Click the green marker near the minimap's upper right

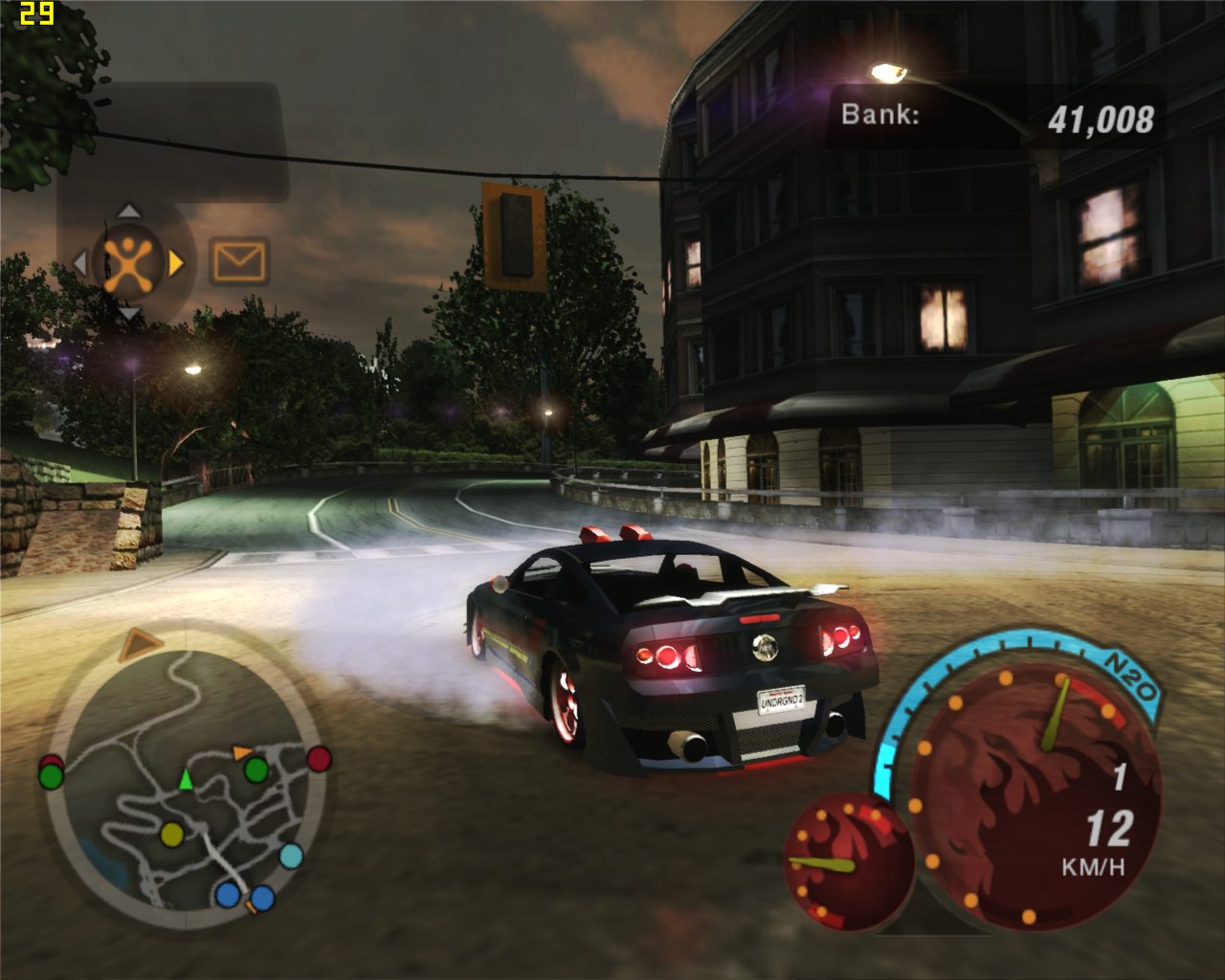256,770
